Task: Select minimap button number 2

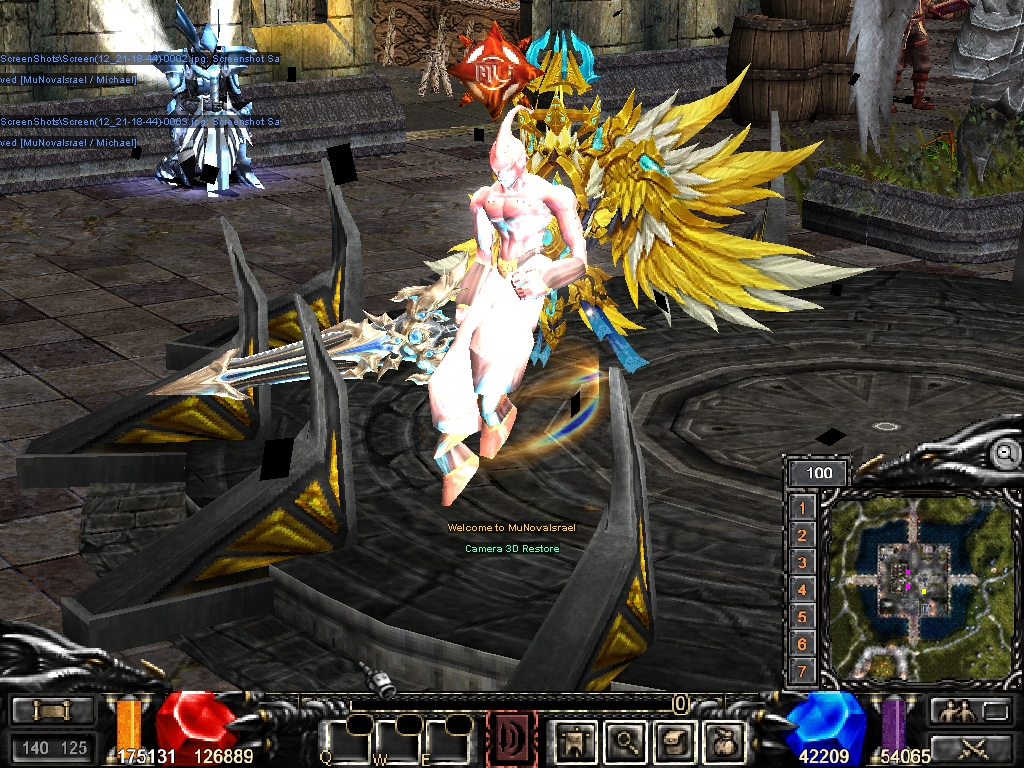Action: [x=802, y=535]
